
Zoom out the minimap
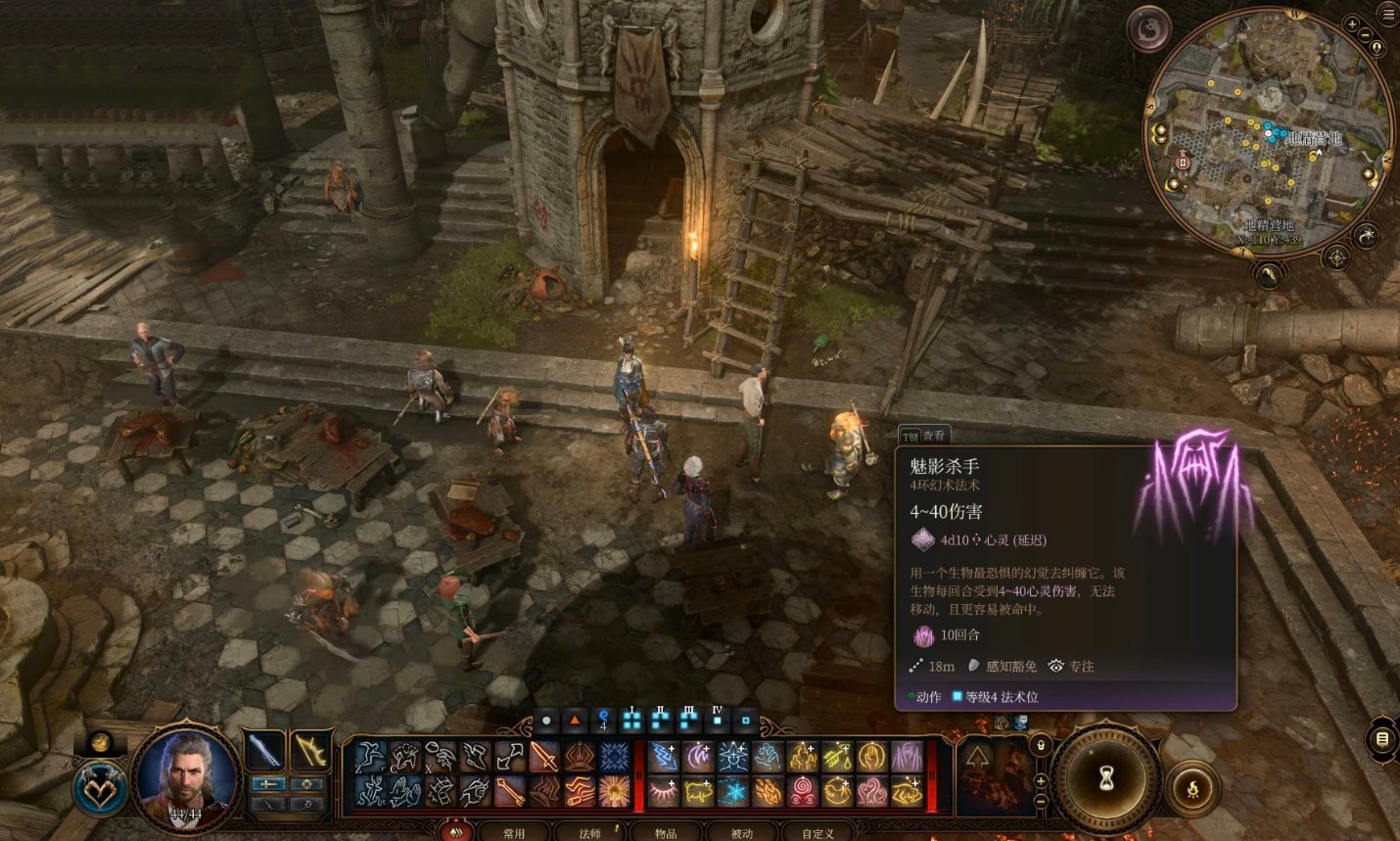point(1366,35)
